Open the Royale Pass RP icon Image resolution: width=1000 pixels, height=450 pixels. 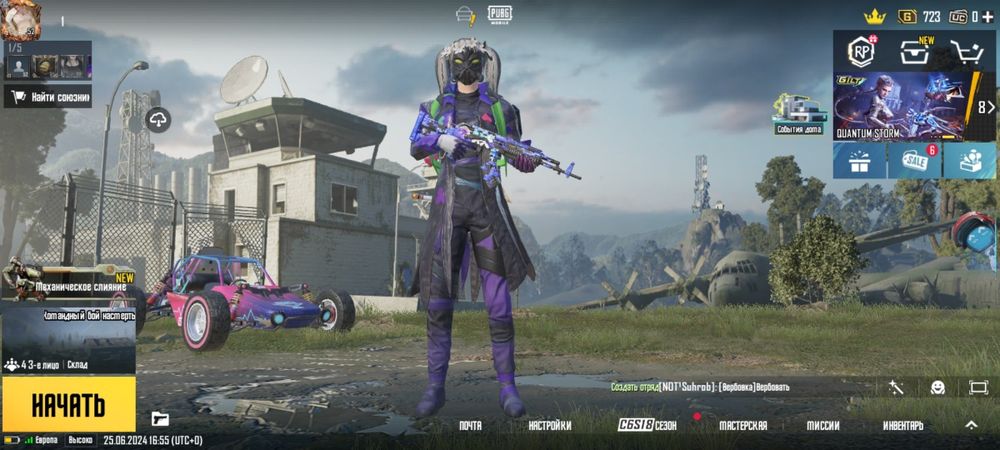[860, 51]
